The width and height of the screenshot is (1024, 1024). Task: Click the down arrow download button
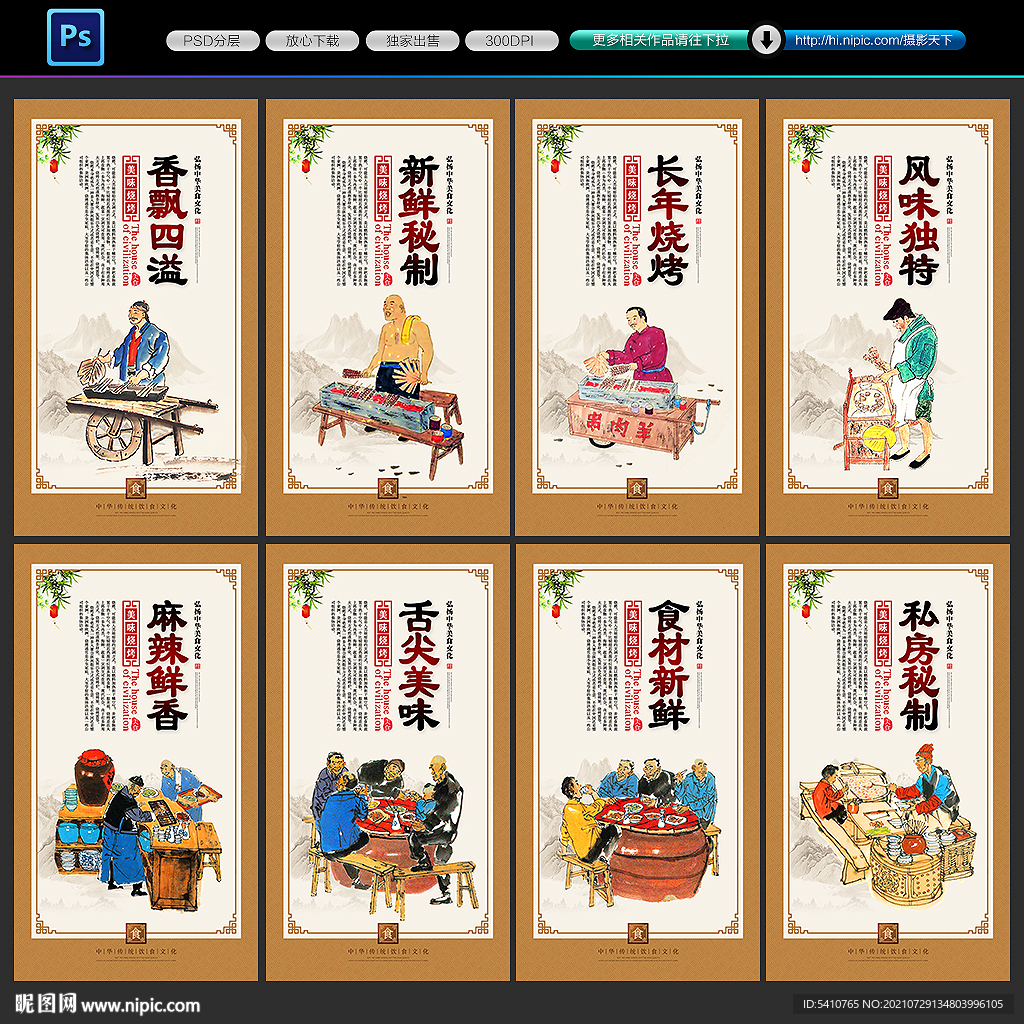(x=766, y=40)
